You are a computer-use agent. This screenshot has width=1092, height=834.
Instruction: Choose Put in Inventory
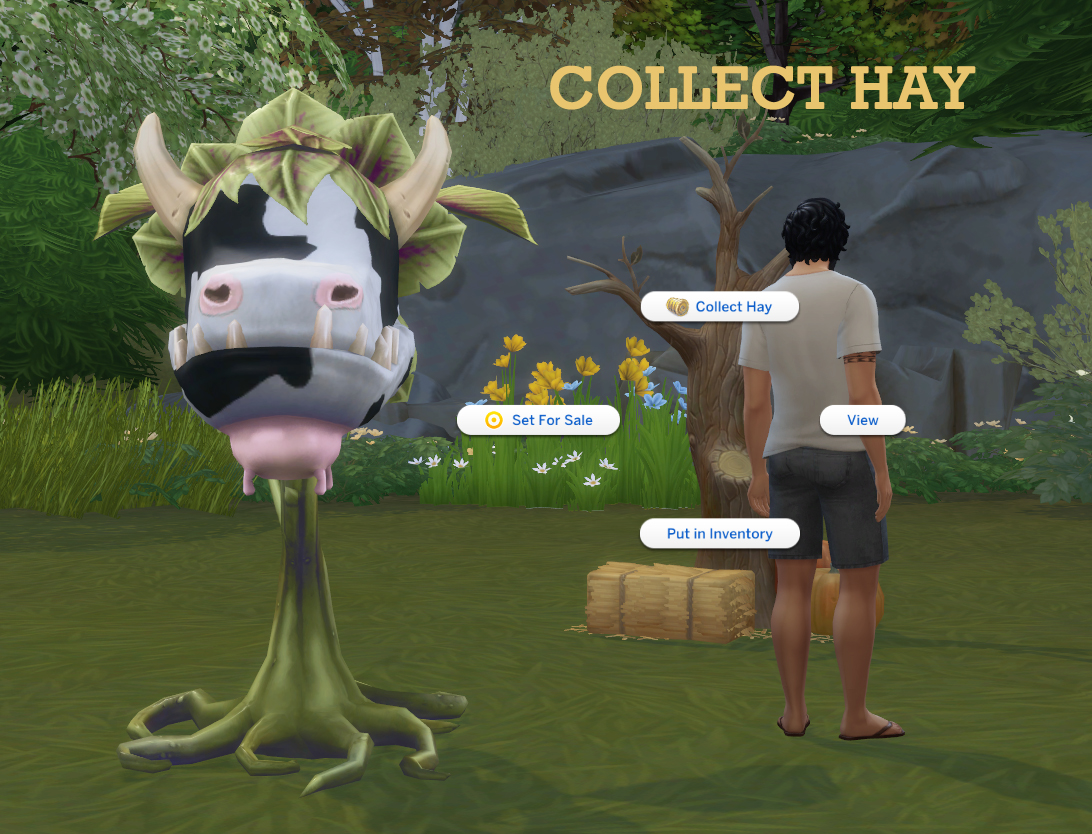tap(719, 534)
